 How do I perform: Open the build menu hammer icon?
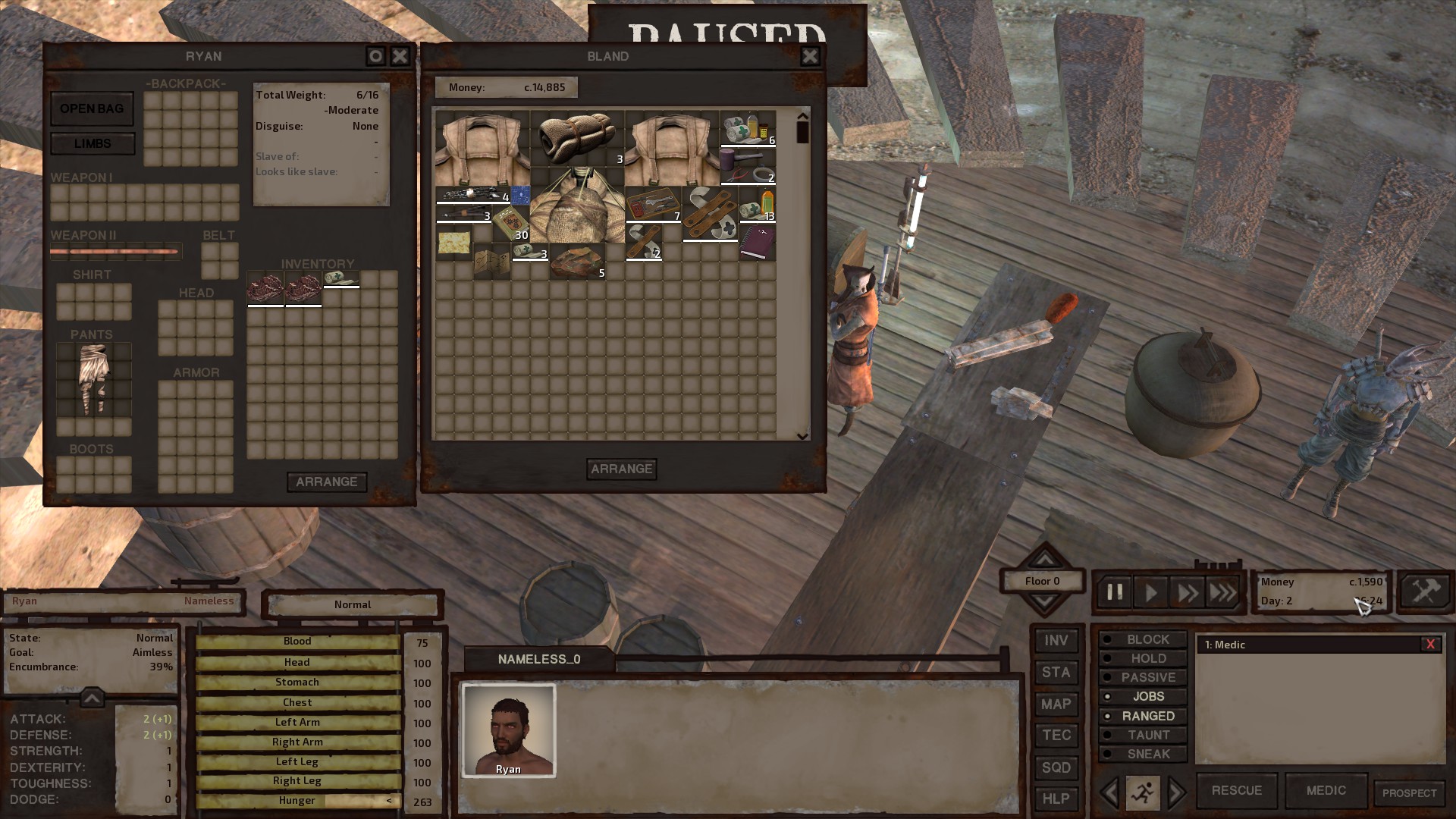click(x=1424, y=592)
